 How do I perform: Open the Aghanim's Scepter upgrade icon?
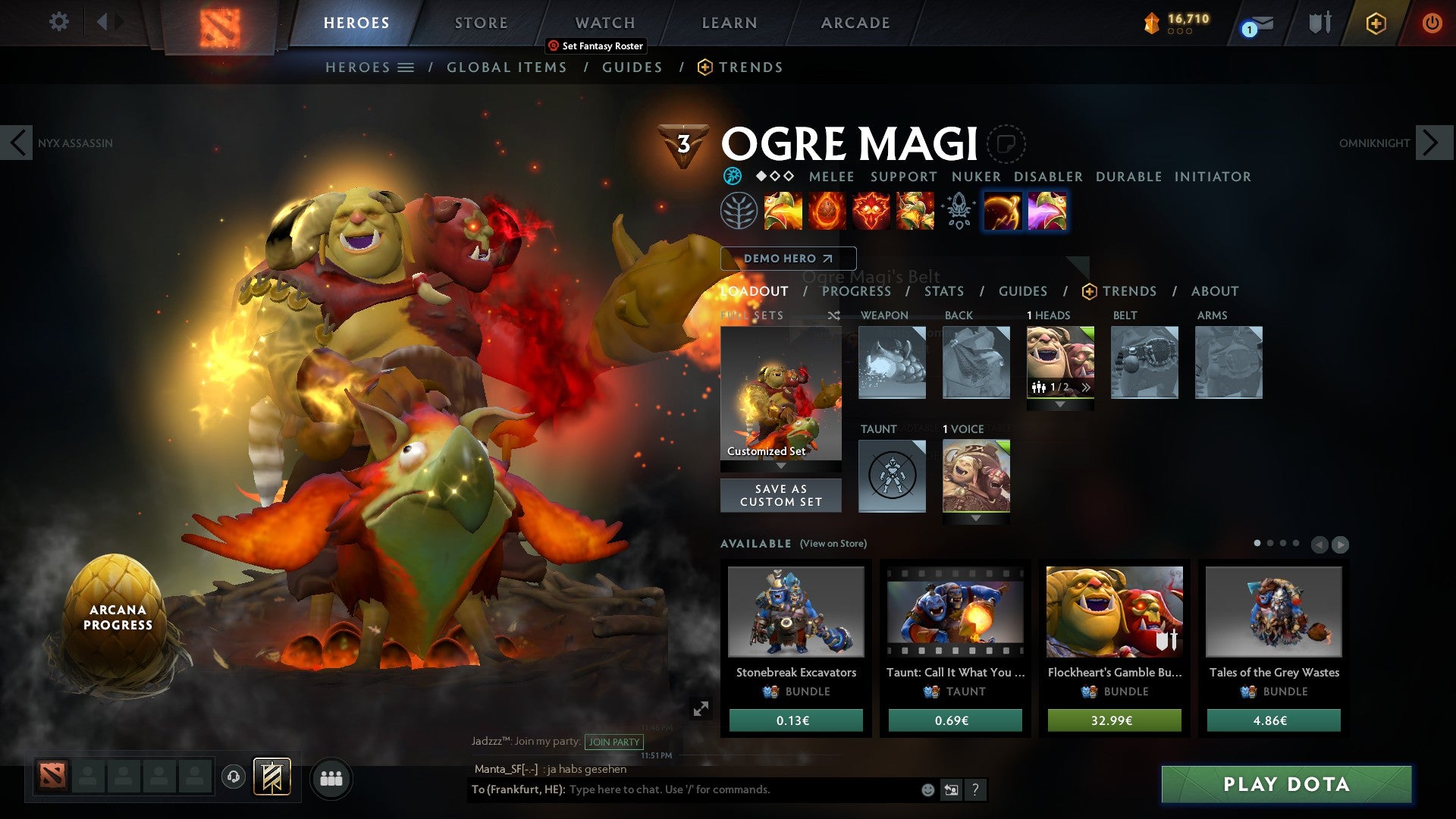point(959,213)
